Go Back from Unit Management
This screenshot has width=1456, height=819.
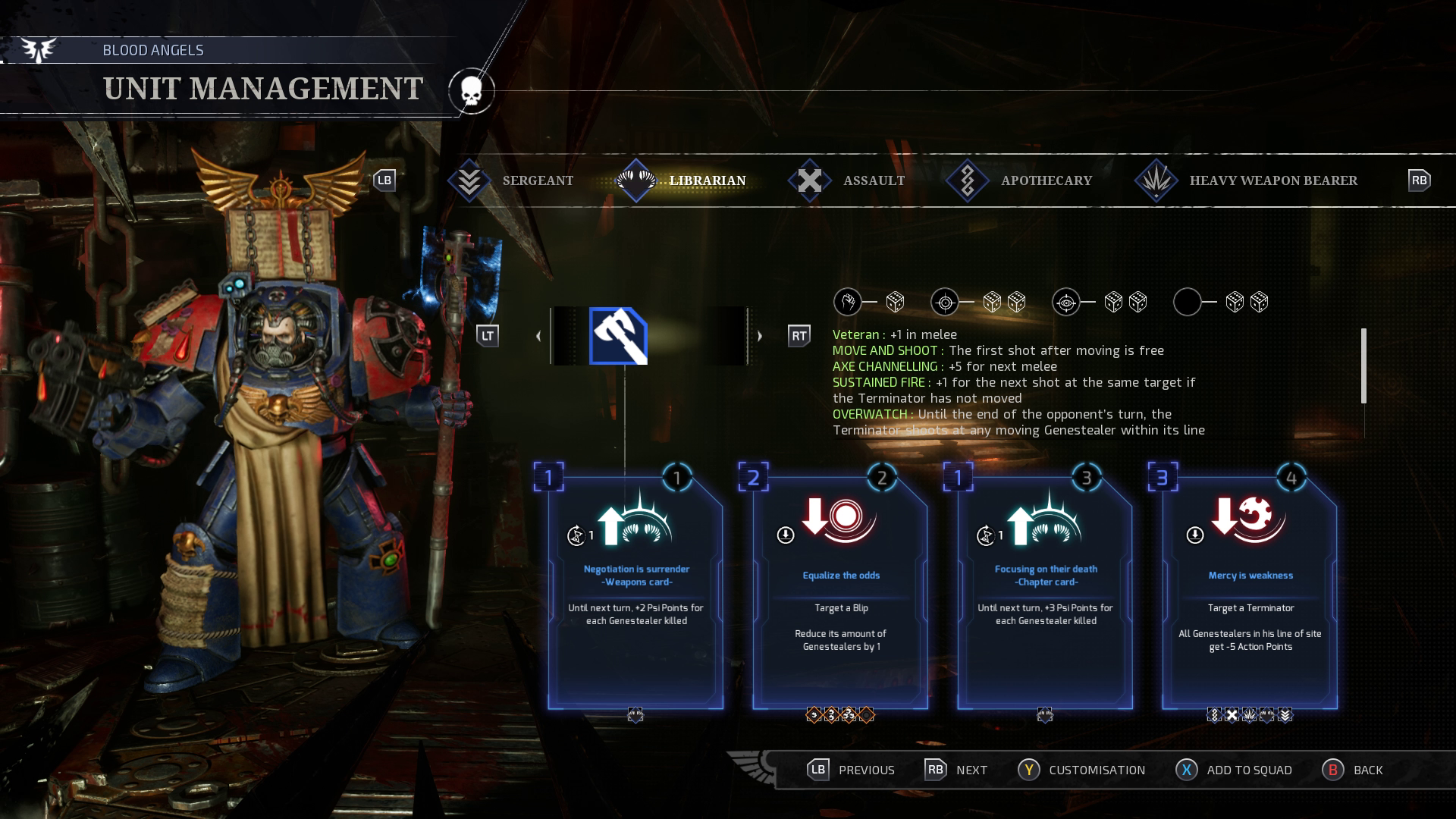pos(1353,770)
